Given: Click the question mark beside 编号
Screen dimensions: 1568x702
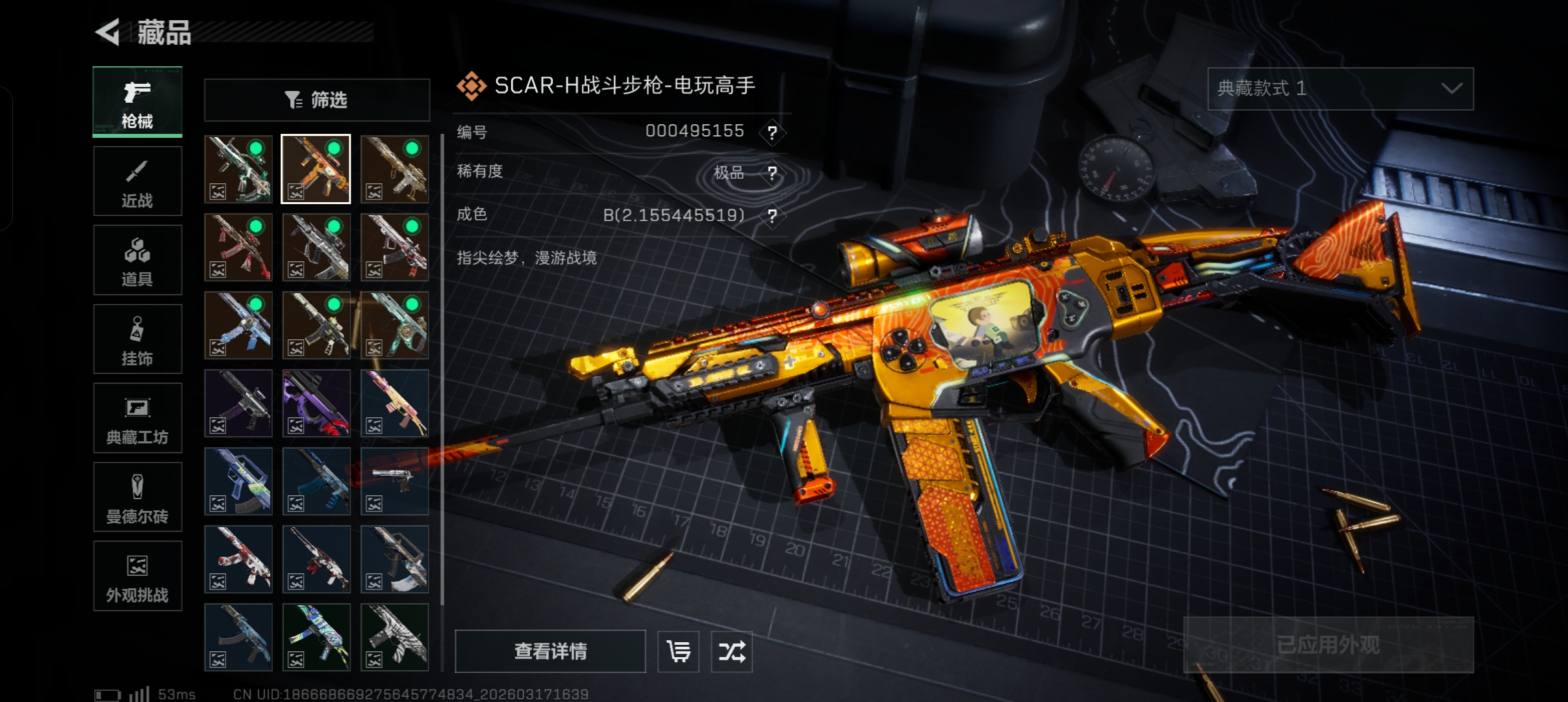Looking at the screenshot, I should tap(772, 133).
